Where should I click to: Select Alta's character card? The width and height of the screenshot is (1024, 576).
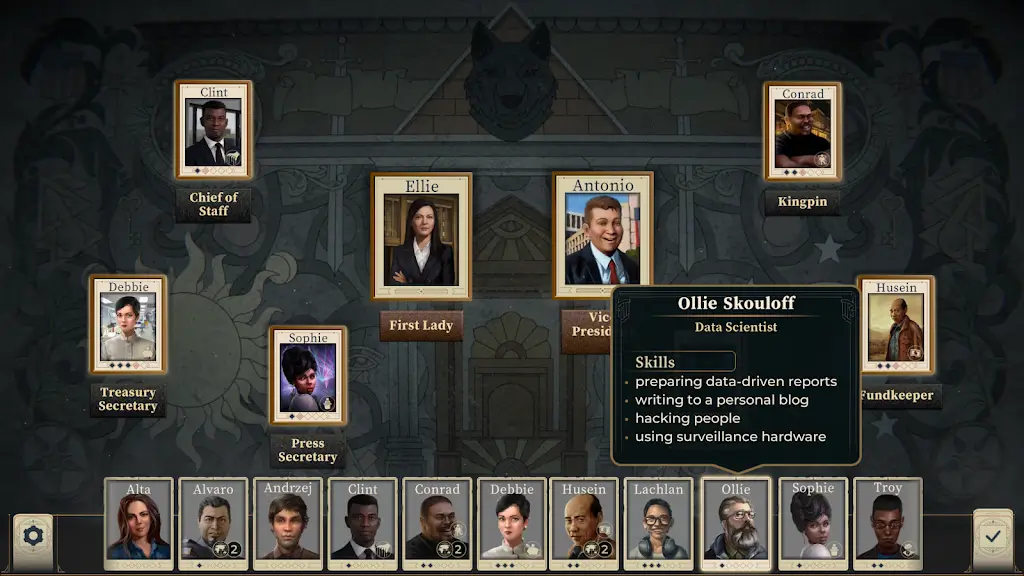tap(140, 523)
